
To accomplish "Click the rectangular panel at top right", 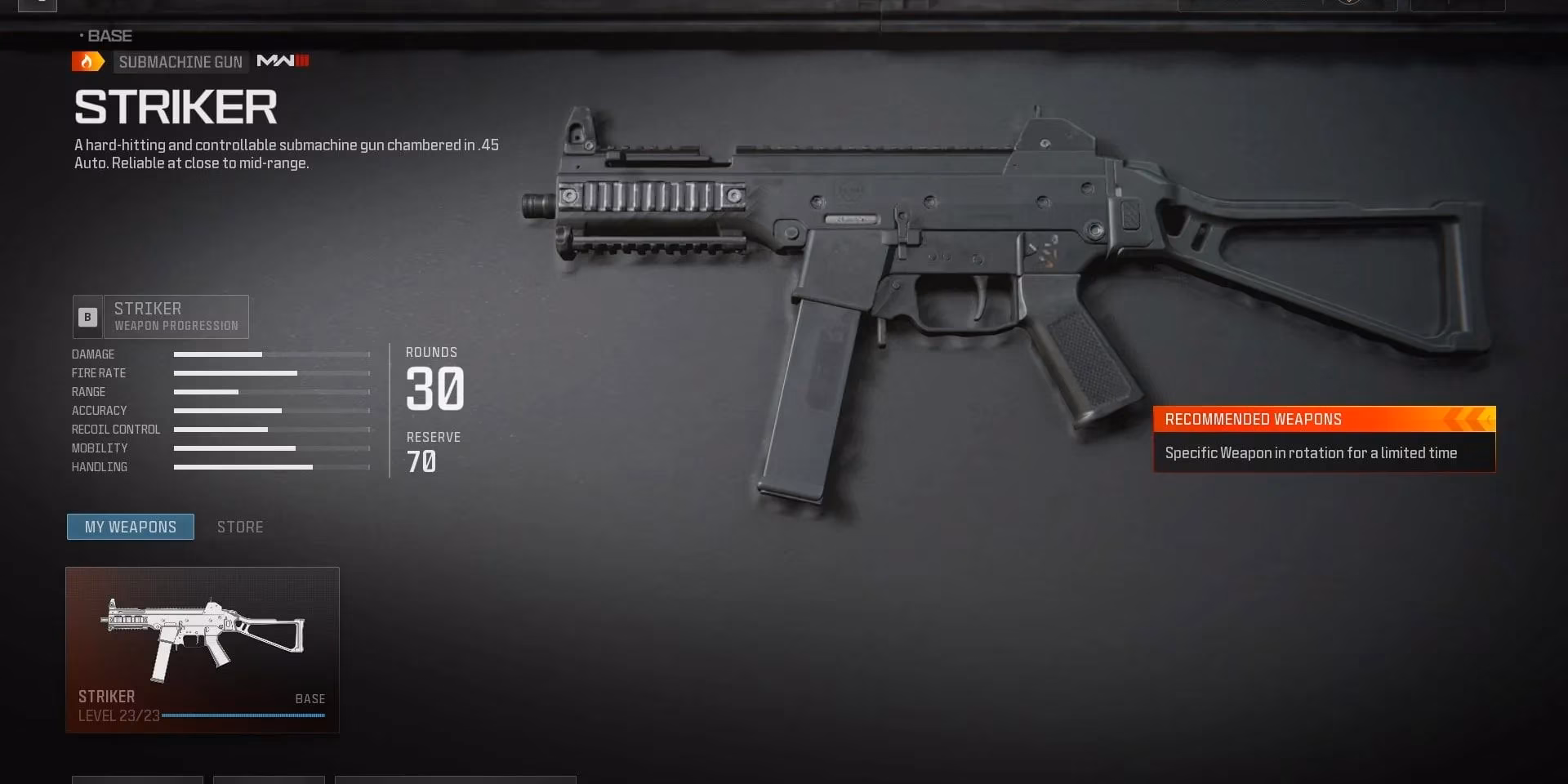I will 1458,4.
